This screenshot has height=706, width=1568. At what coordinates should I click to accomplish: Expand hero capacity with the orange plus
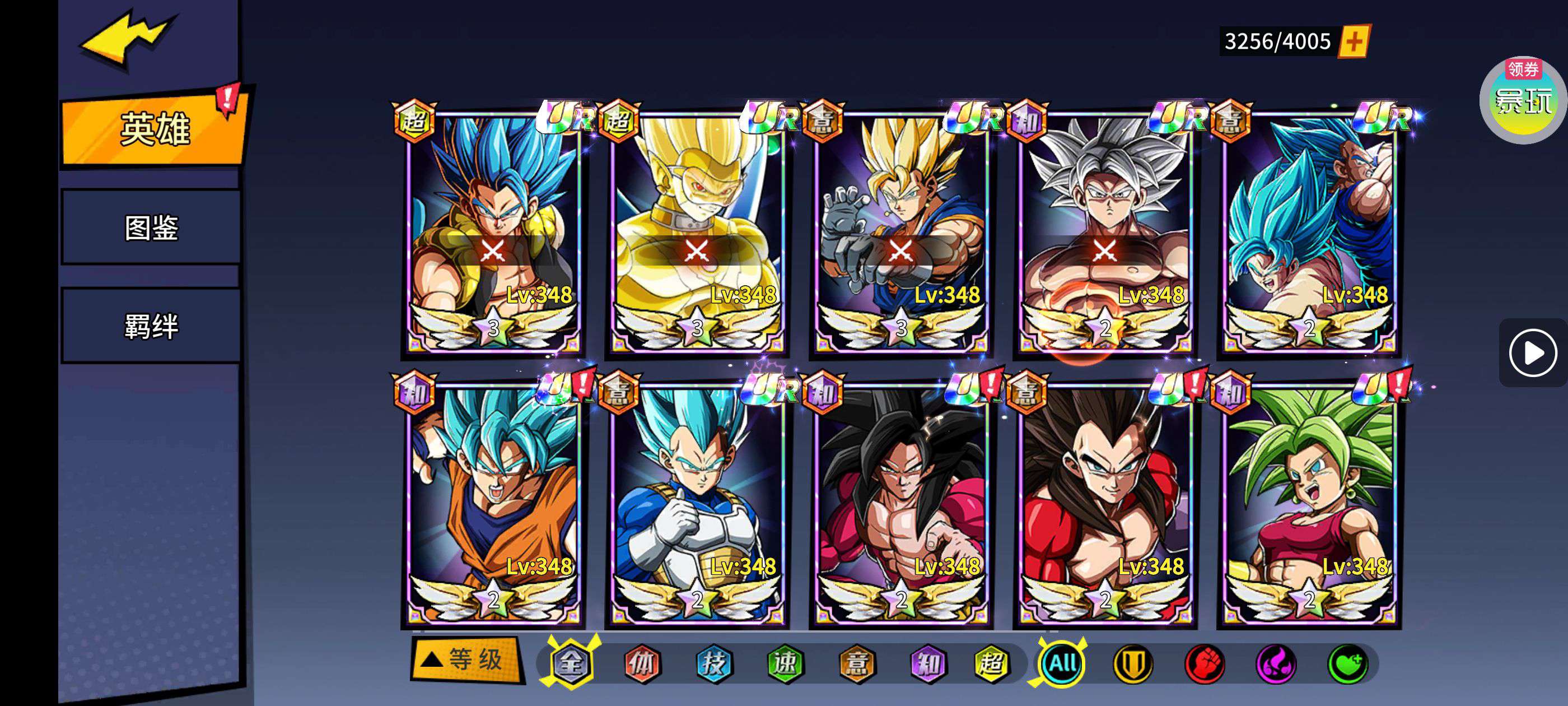pyautogui.click(x=1354, y=41)
